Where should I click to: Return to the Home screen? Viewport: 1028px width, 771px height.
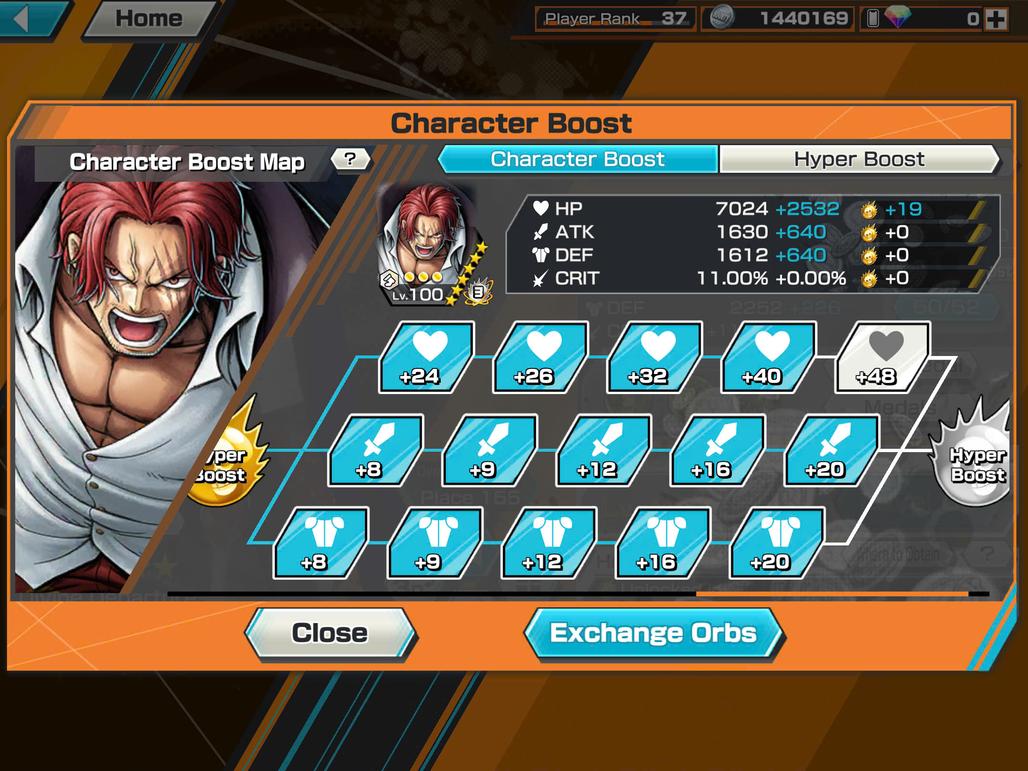(148, 18)
